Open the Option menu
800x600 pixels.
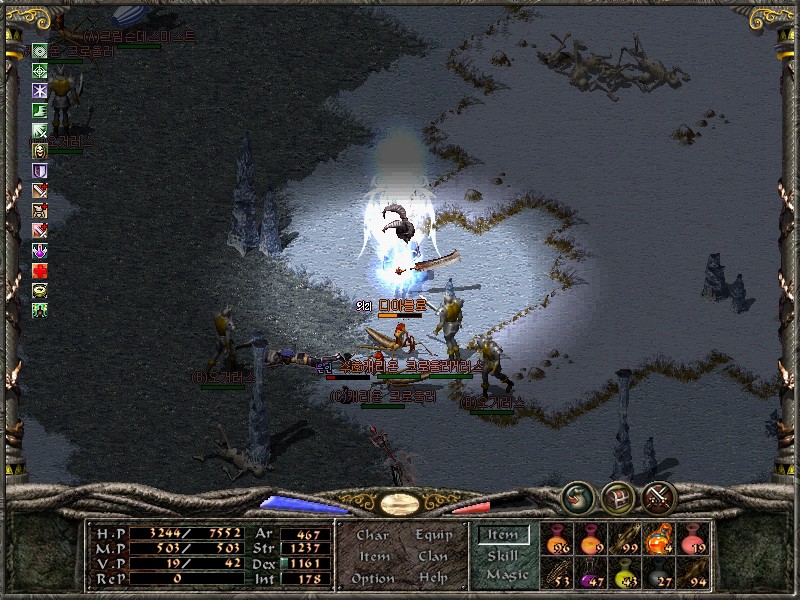(x=373, y=578)
